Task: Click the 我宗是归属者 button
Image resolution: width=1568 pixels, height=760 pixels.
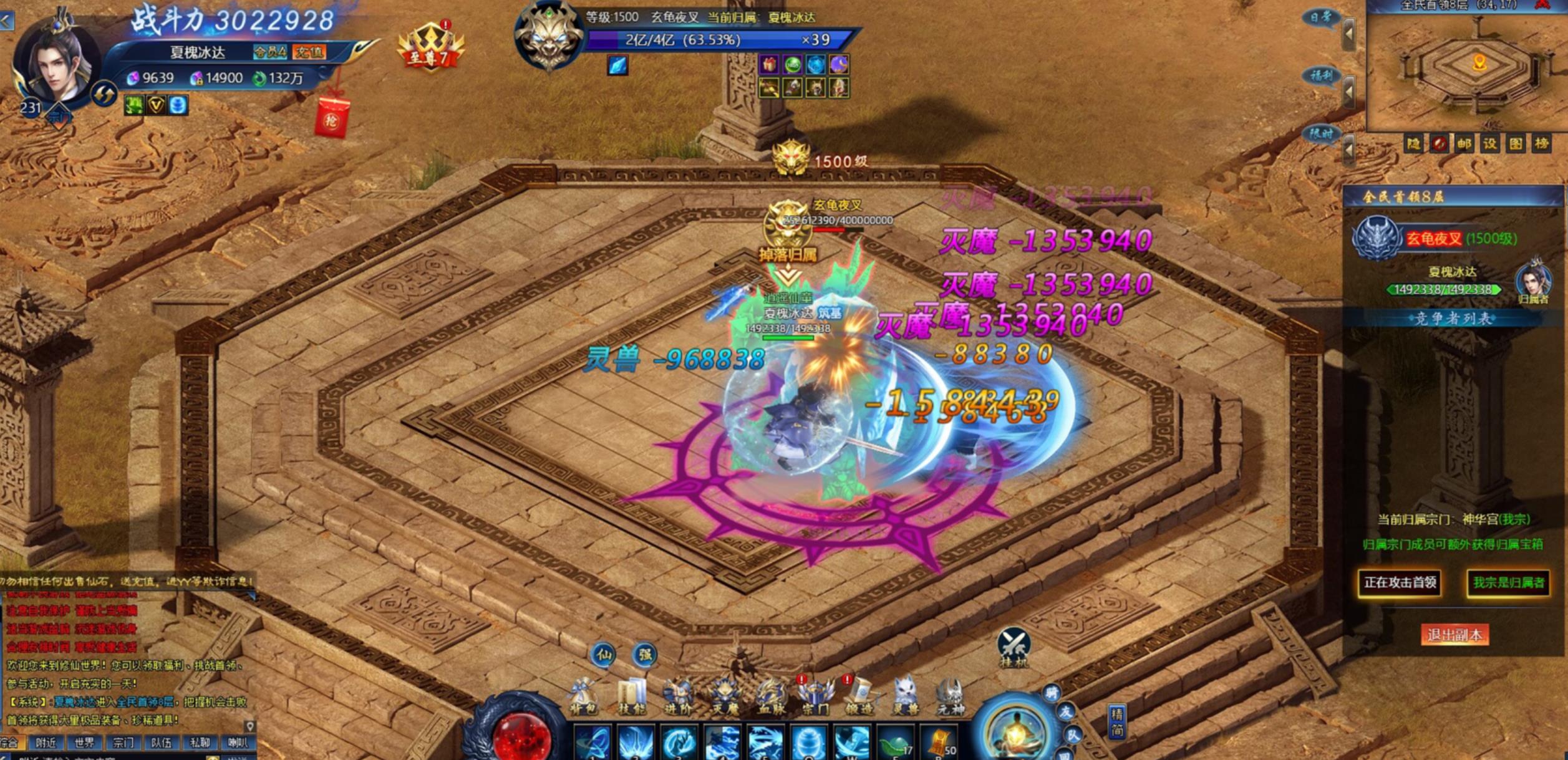Action: pos(1508,583)
